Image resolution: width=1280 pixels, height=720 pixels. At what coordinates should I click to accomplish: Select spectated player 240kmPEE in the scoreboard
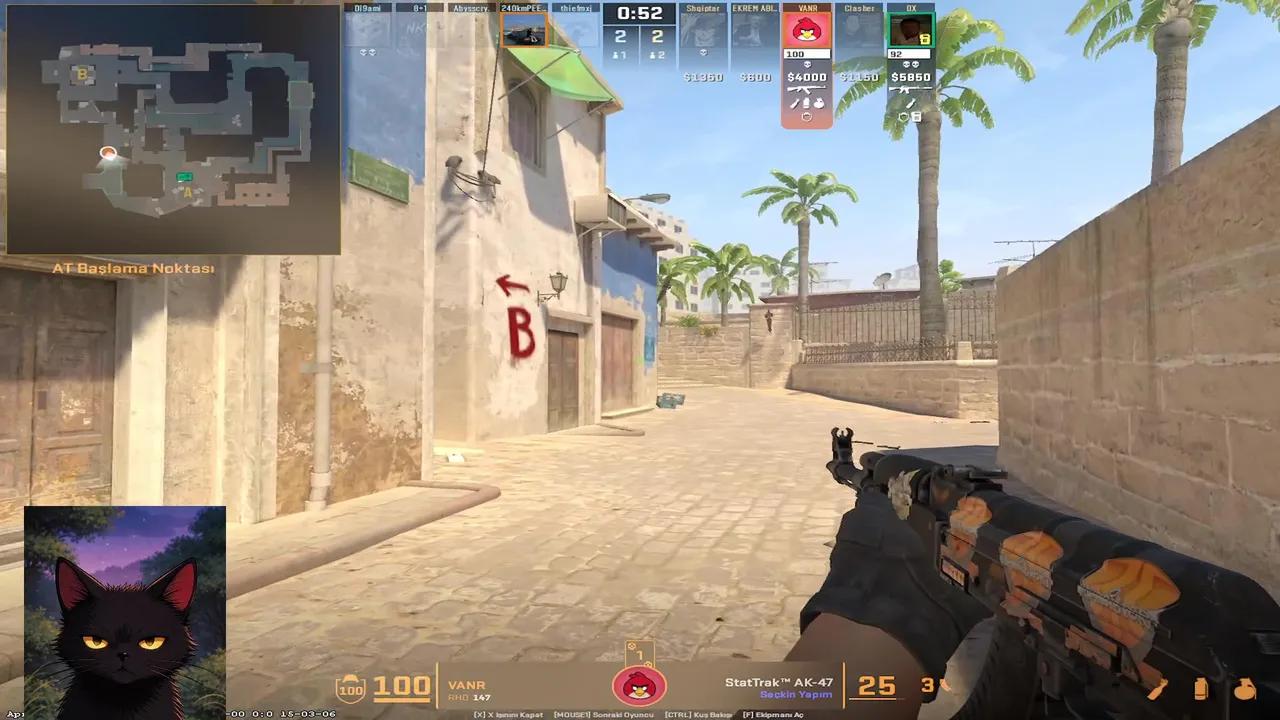tap(521, 8)
